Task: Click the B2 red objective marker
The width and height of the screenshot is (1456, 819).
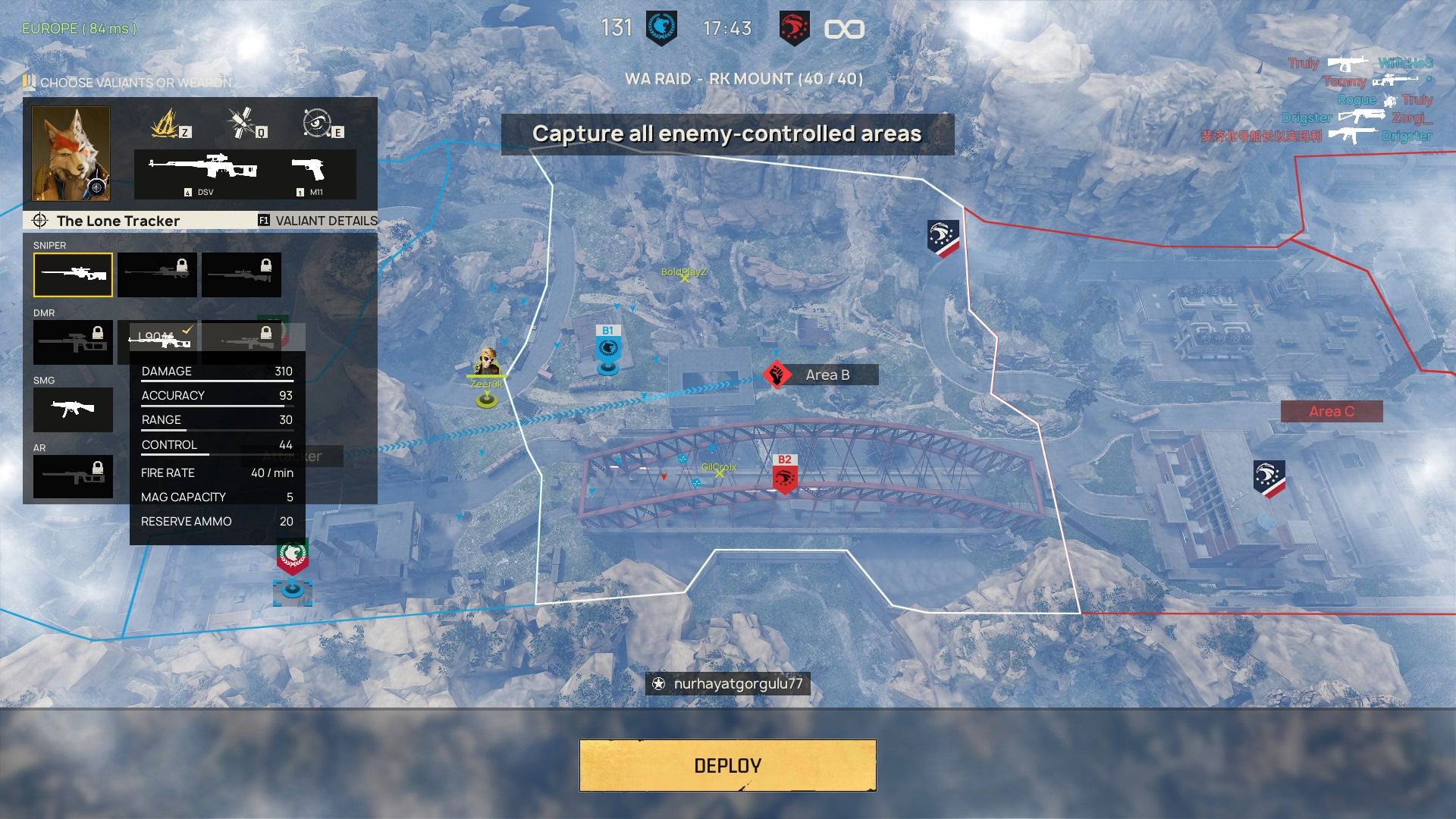Action: click(784, 475)
